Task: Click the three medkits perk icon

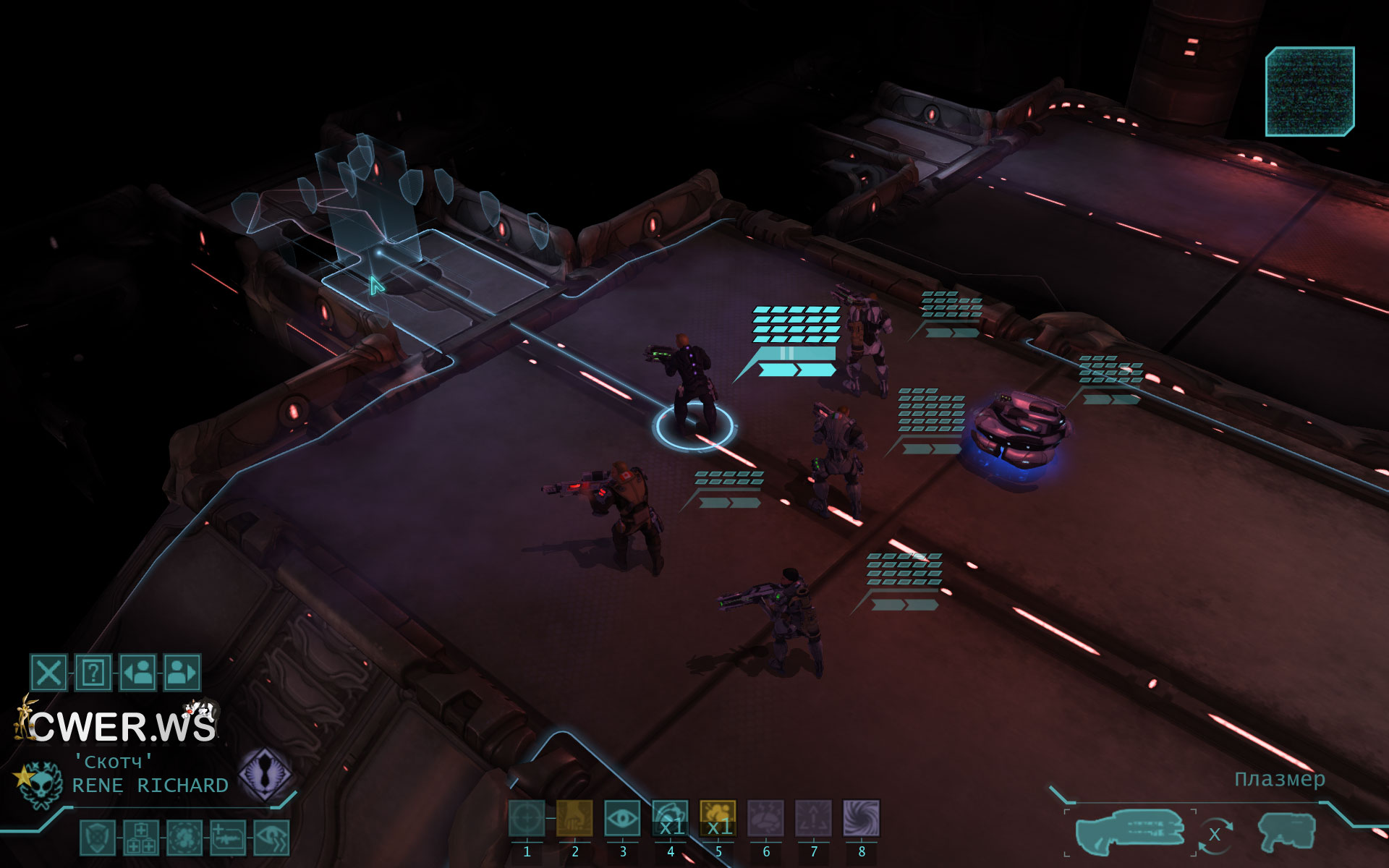Action: pyautogui.click(x=141, y=838)
